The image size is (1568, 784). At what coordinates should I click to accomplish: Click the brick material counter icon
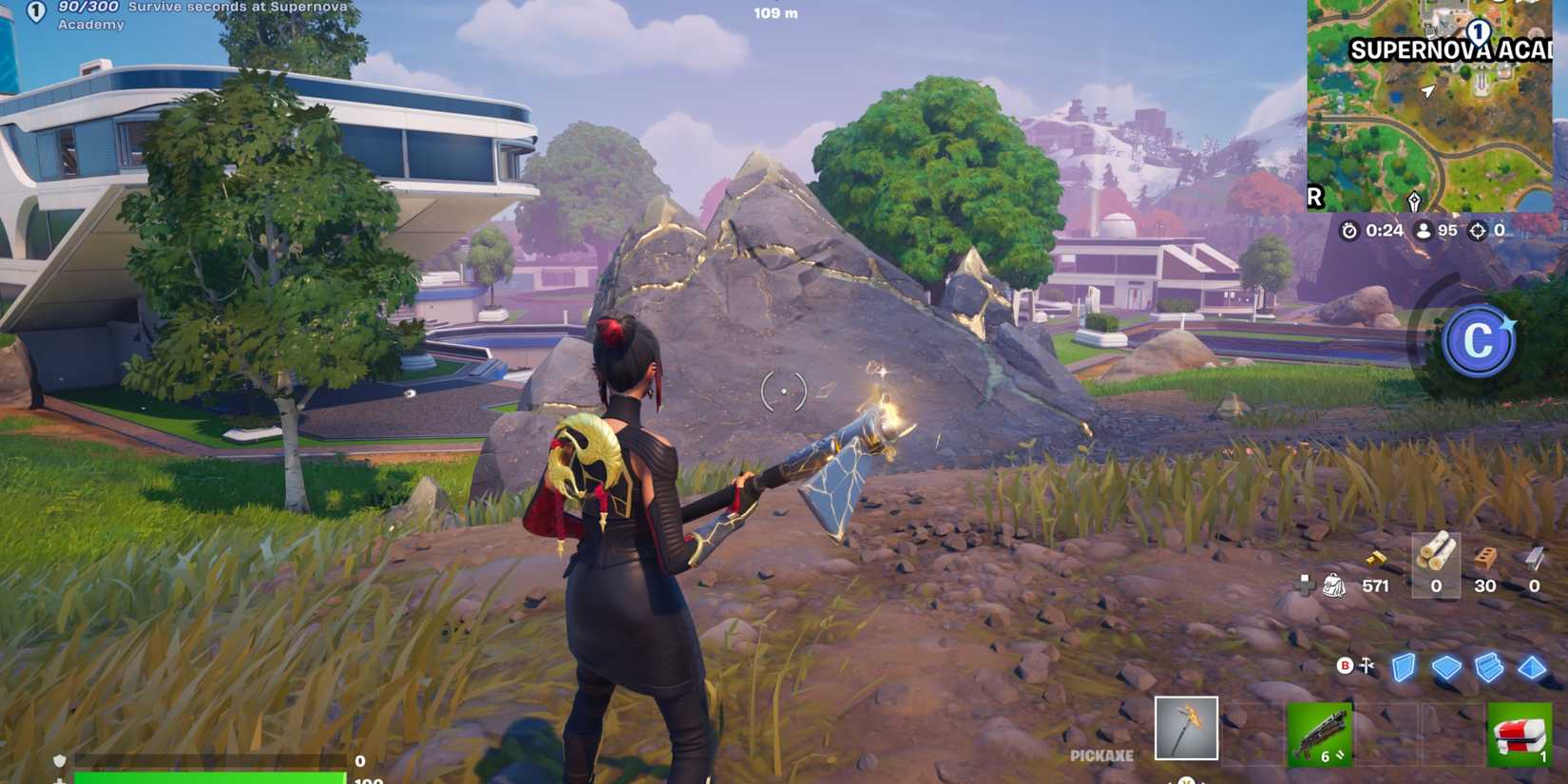[1487, 556]
